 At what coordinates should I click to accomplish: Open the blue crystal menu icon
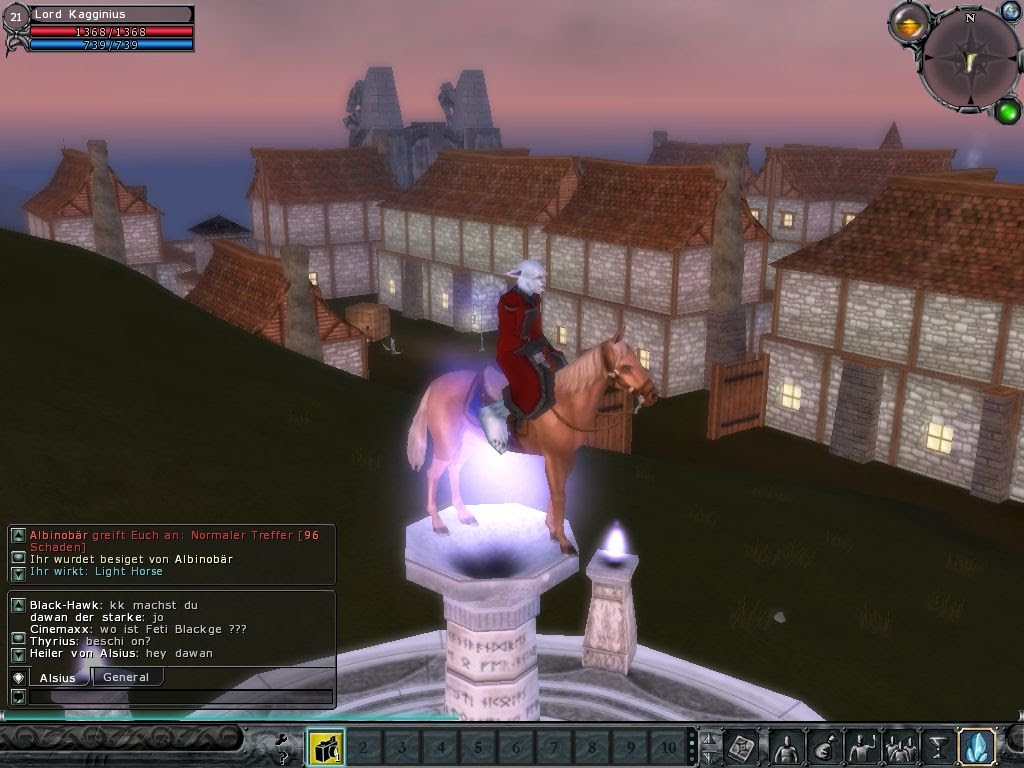click(975, 746)
